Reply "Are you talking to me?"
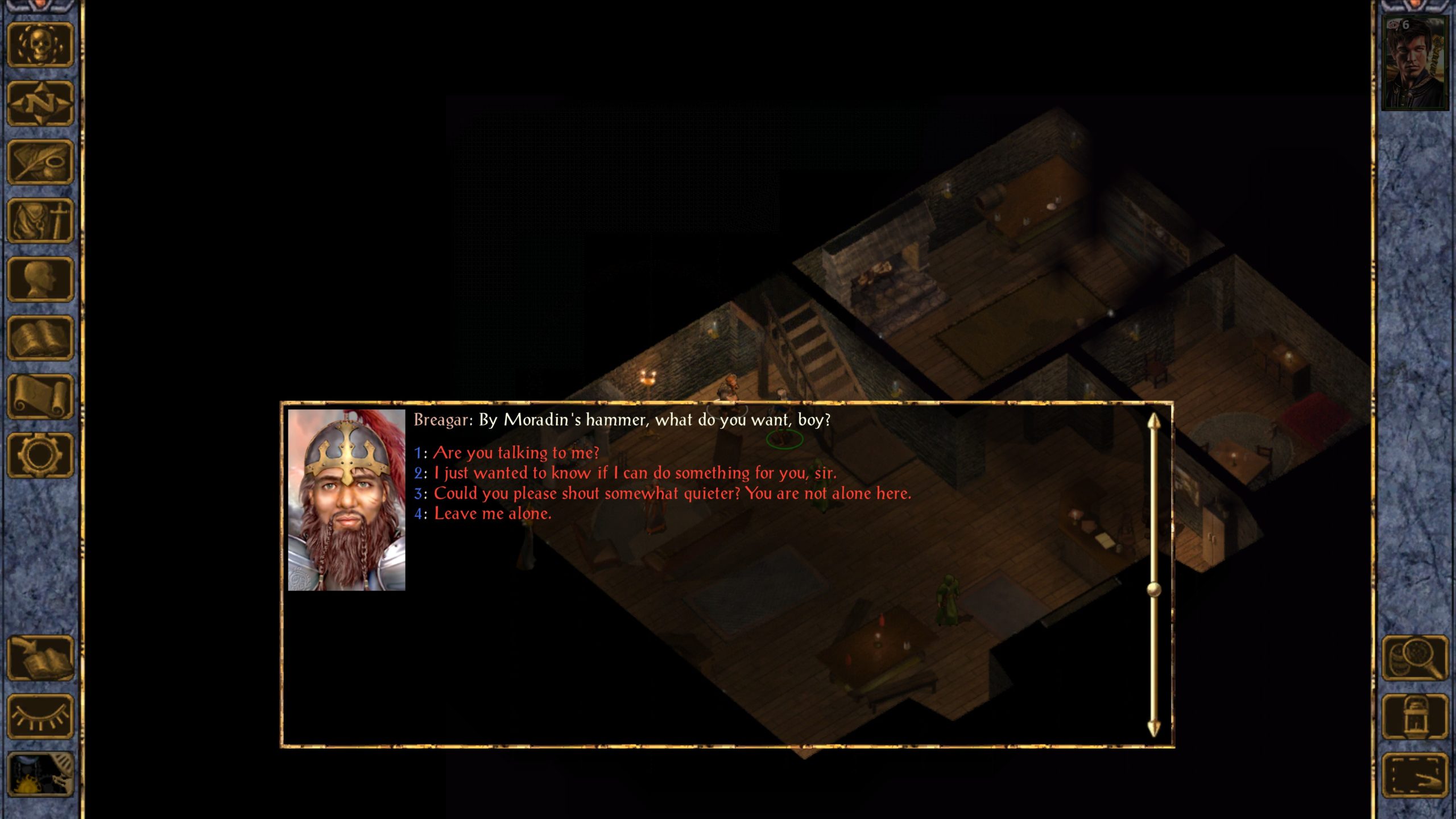The image size is (1456, 819). click(x=516, y=453)
